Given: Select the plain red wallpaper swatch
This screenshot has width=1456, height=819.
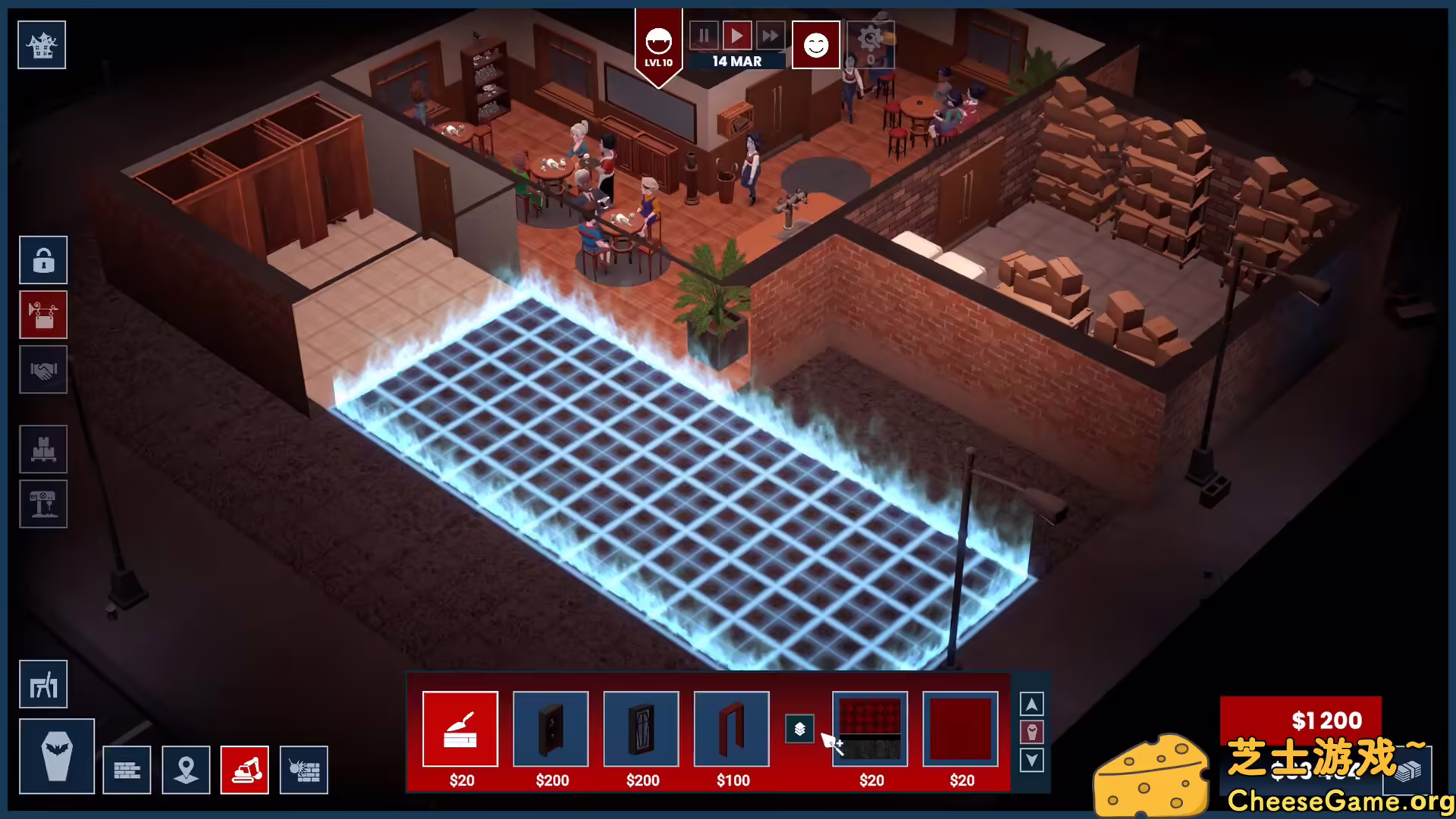Looking at the screenshot, I should tap(959, 729).
